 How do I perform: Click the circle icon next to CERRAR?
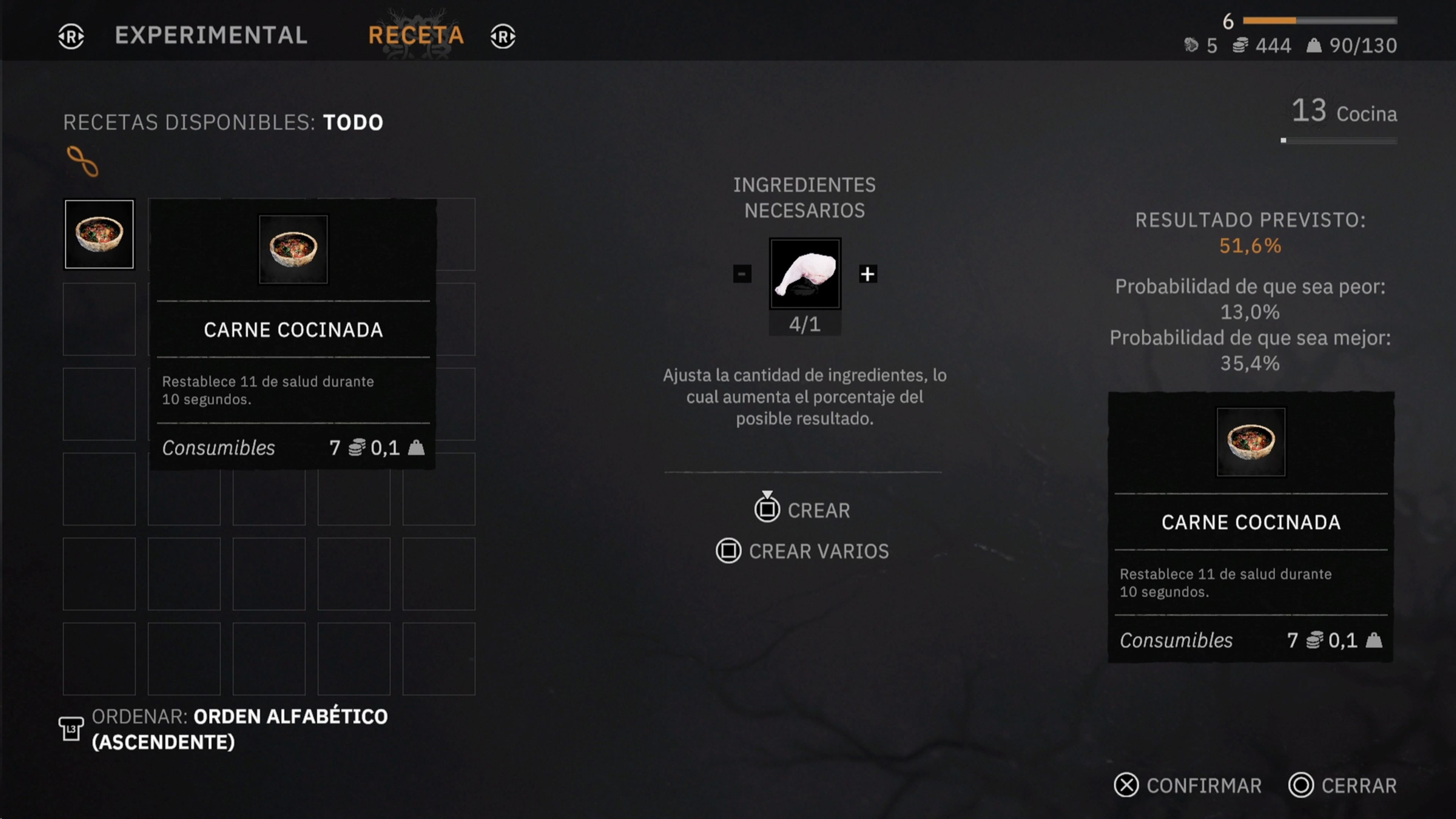coord(1302,786)
